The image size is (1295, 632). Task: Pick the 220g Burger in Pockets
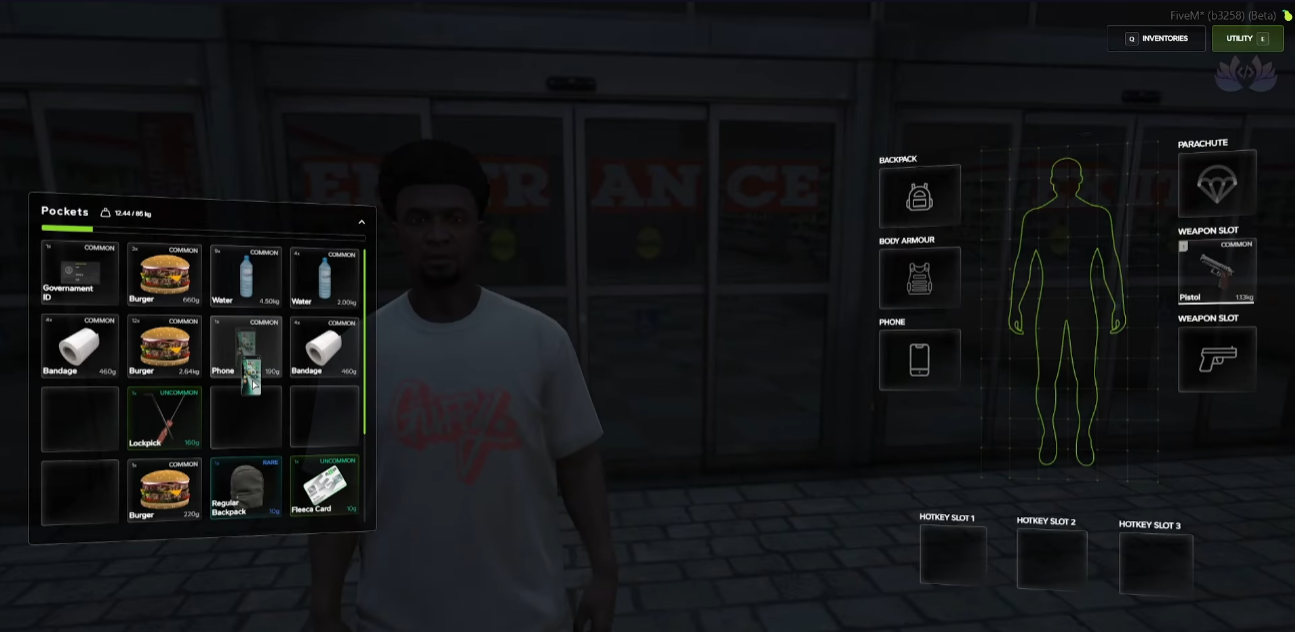[x=165, y=490]
